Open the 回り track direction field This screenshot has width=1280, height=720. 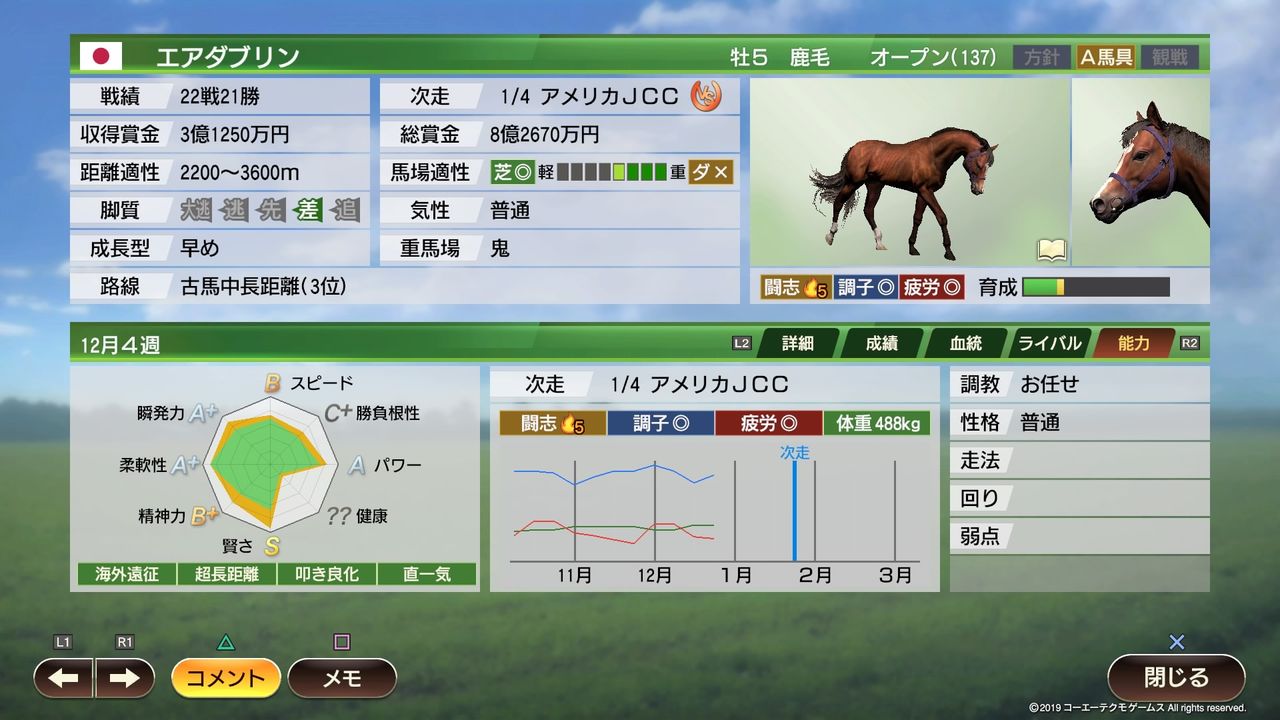(1078, 498)
